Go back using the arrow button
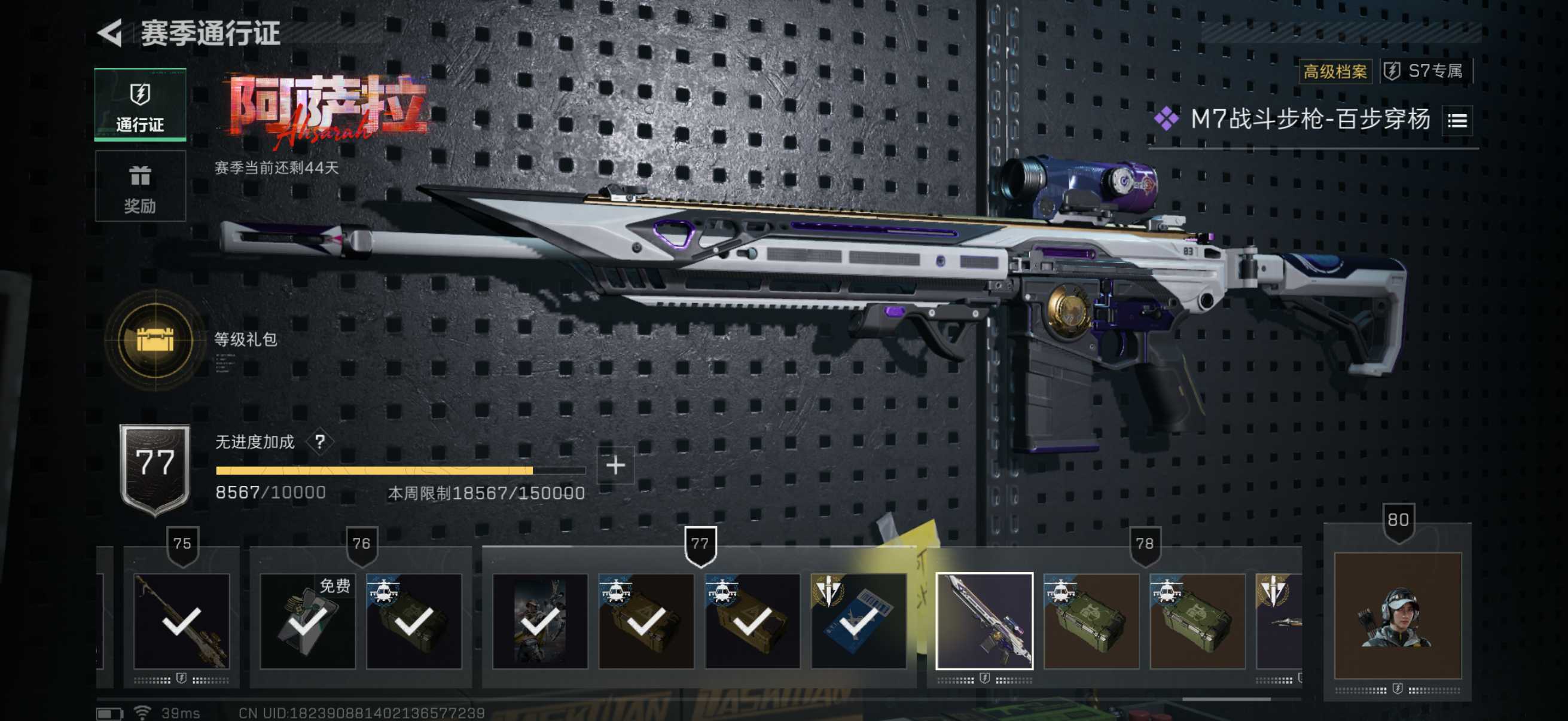The width and height of the screenshot is (1568, 721). [x=111, y=33]
